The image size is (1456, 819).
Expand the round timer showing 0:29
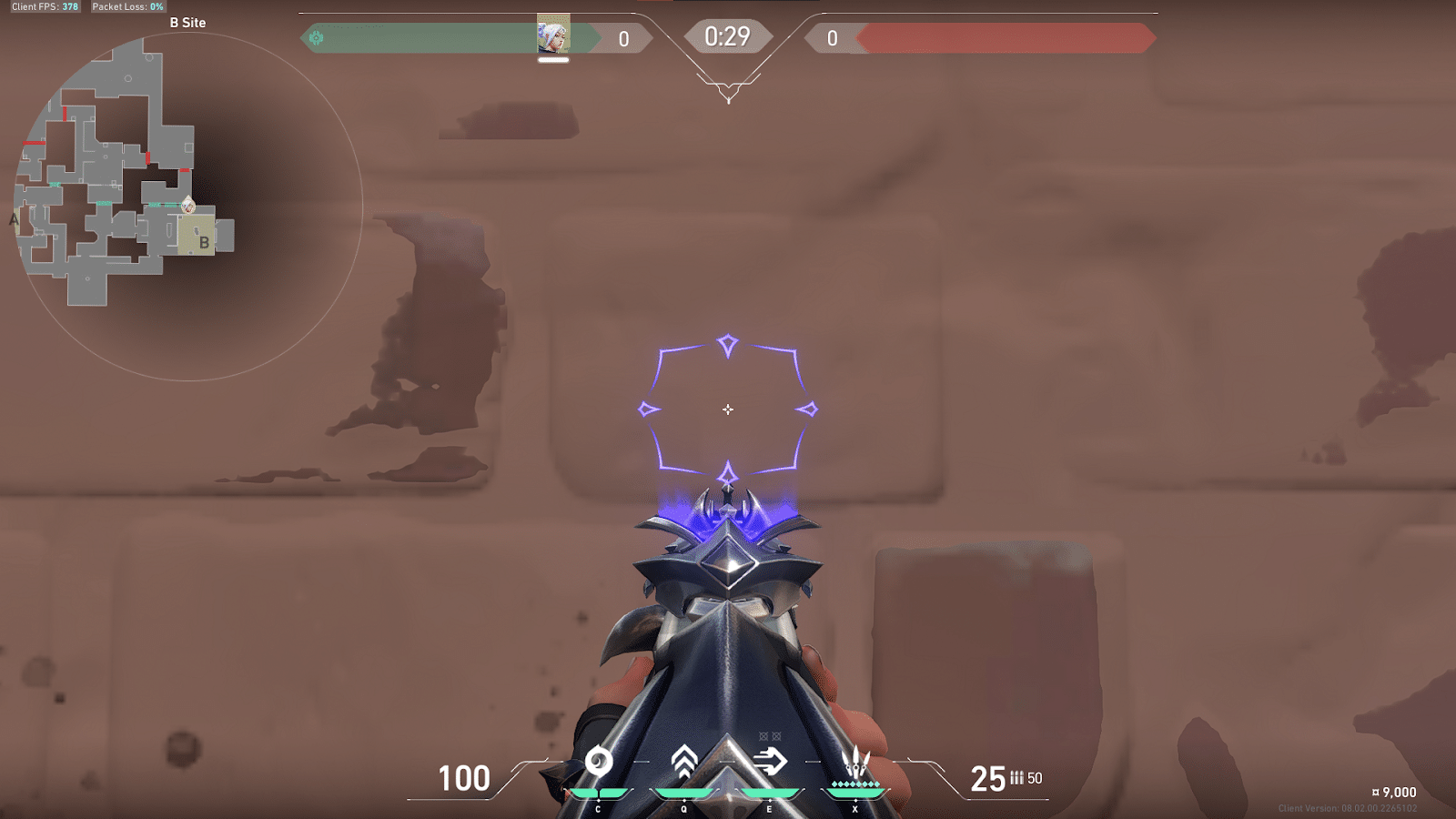(728, 37)
